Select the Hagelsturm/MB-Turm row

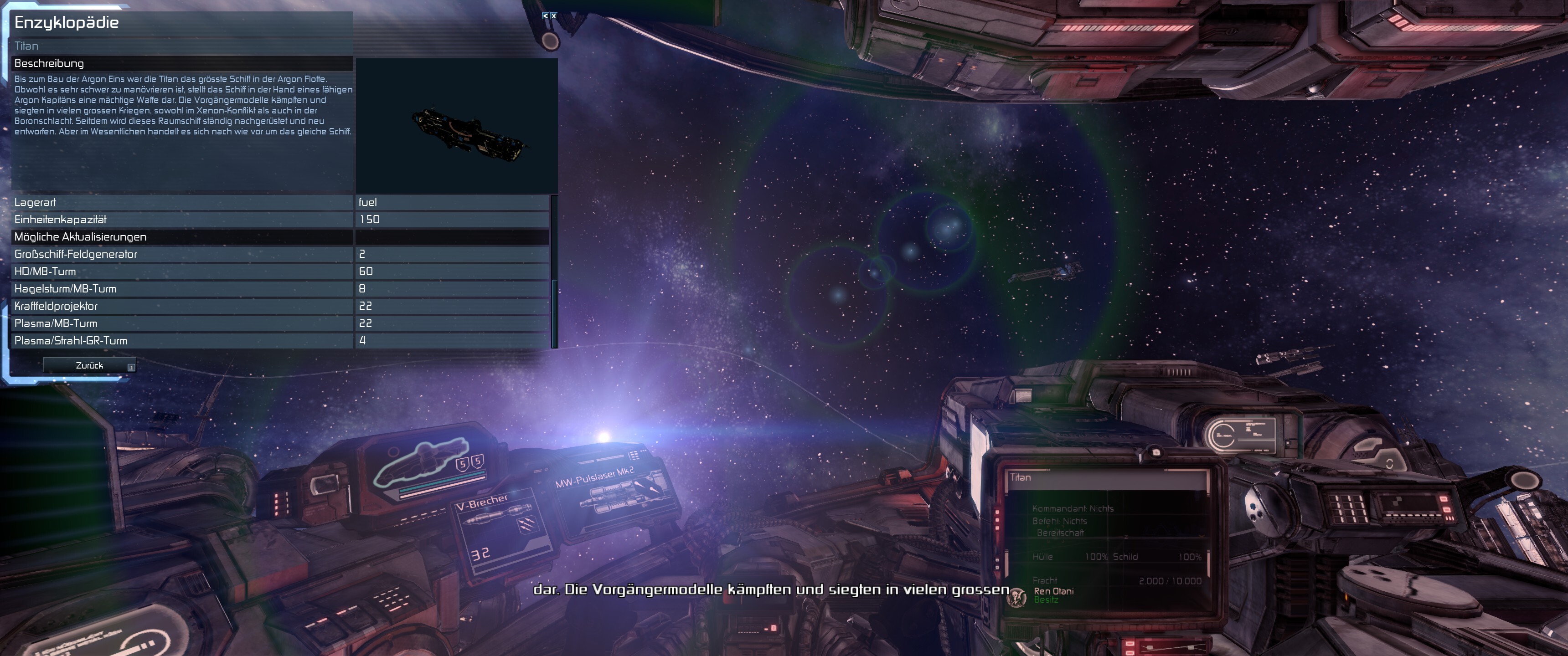tap(183, 289)
